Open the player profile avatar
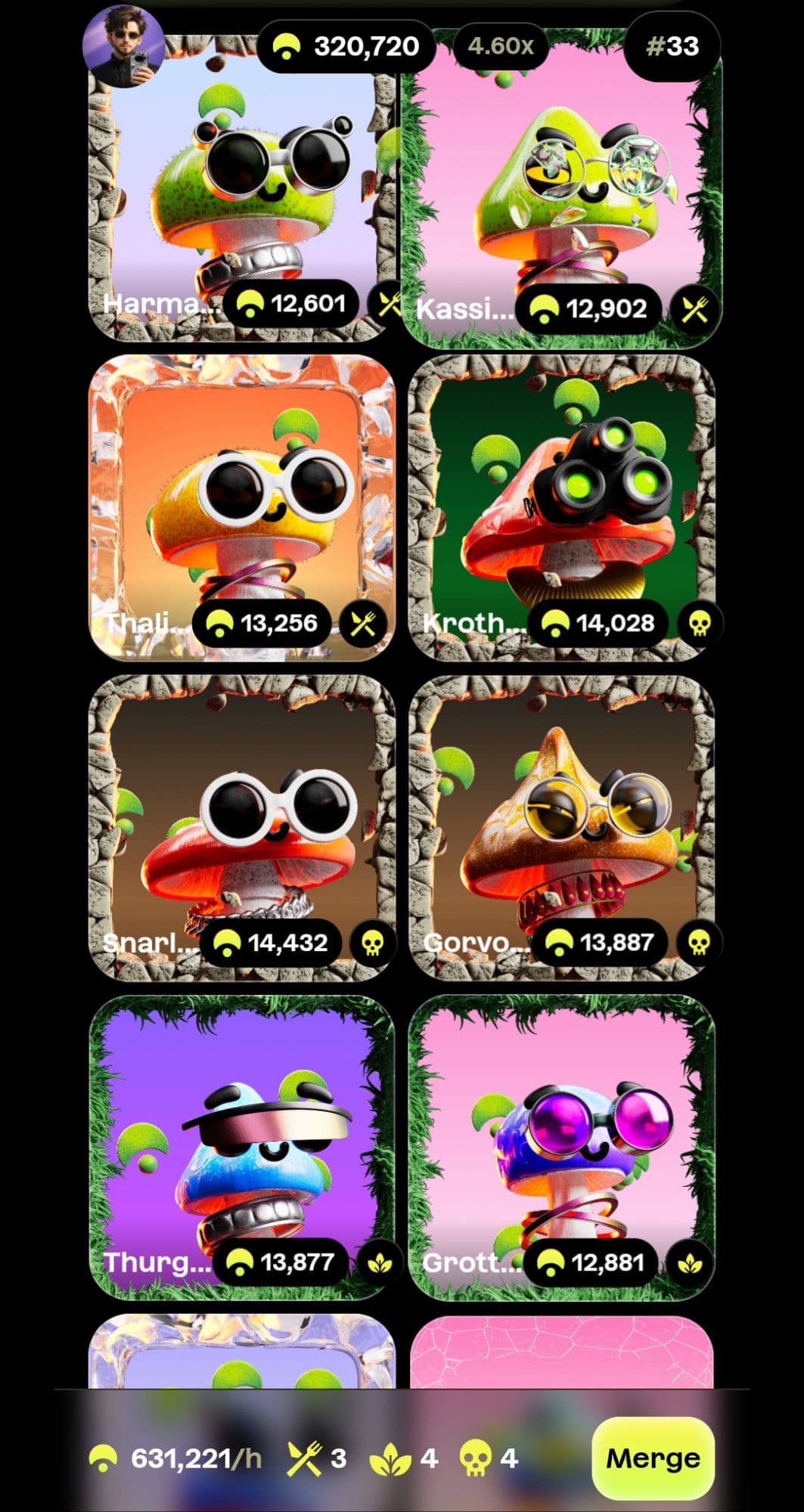Viewport: 804px width, 1512px height. pos(123,47)
